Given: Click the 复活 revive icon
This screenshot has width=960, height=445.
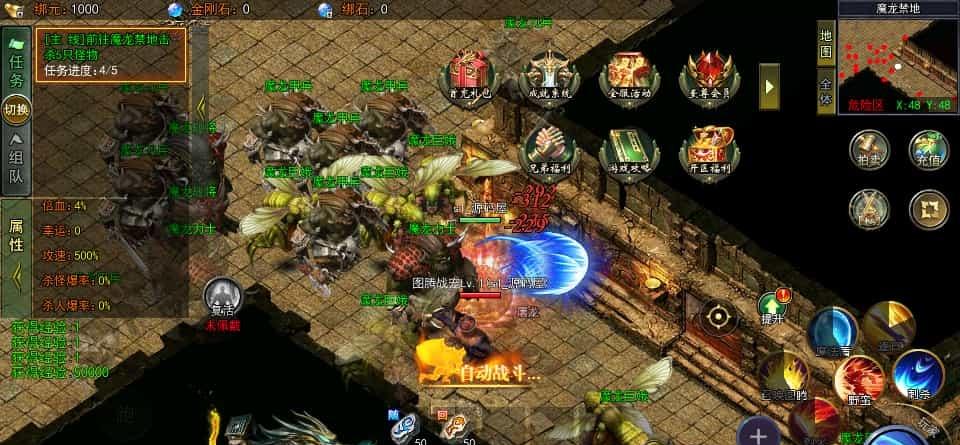Looking at the screenshot, I should click(x=222, y=299).
